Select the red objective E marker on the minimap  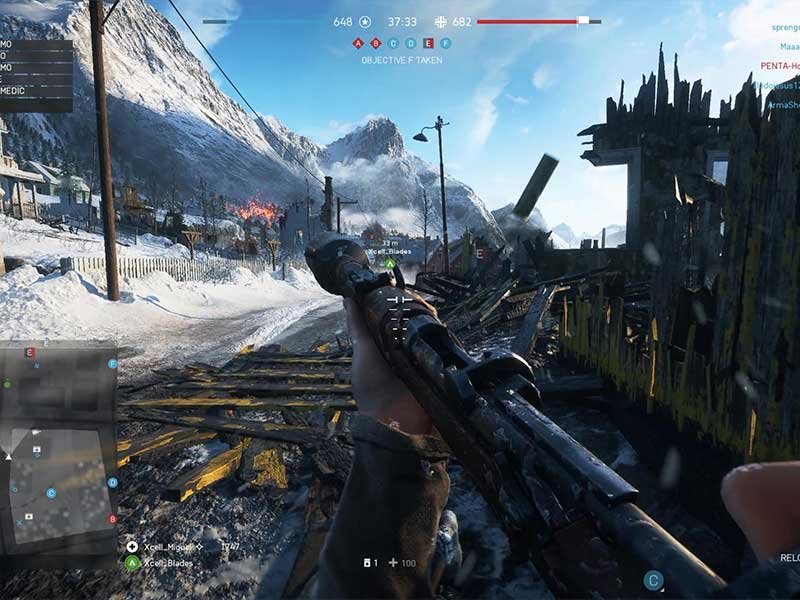tap(30, 353)
